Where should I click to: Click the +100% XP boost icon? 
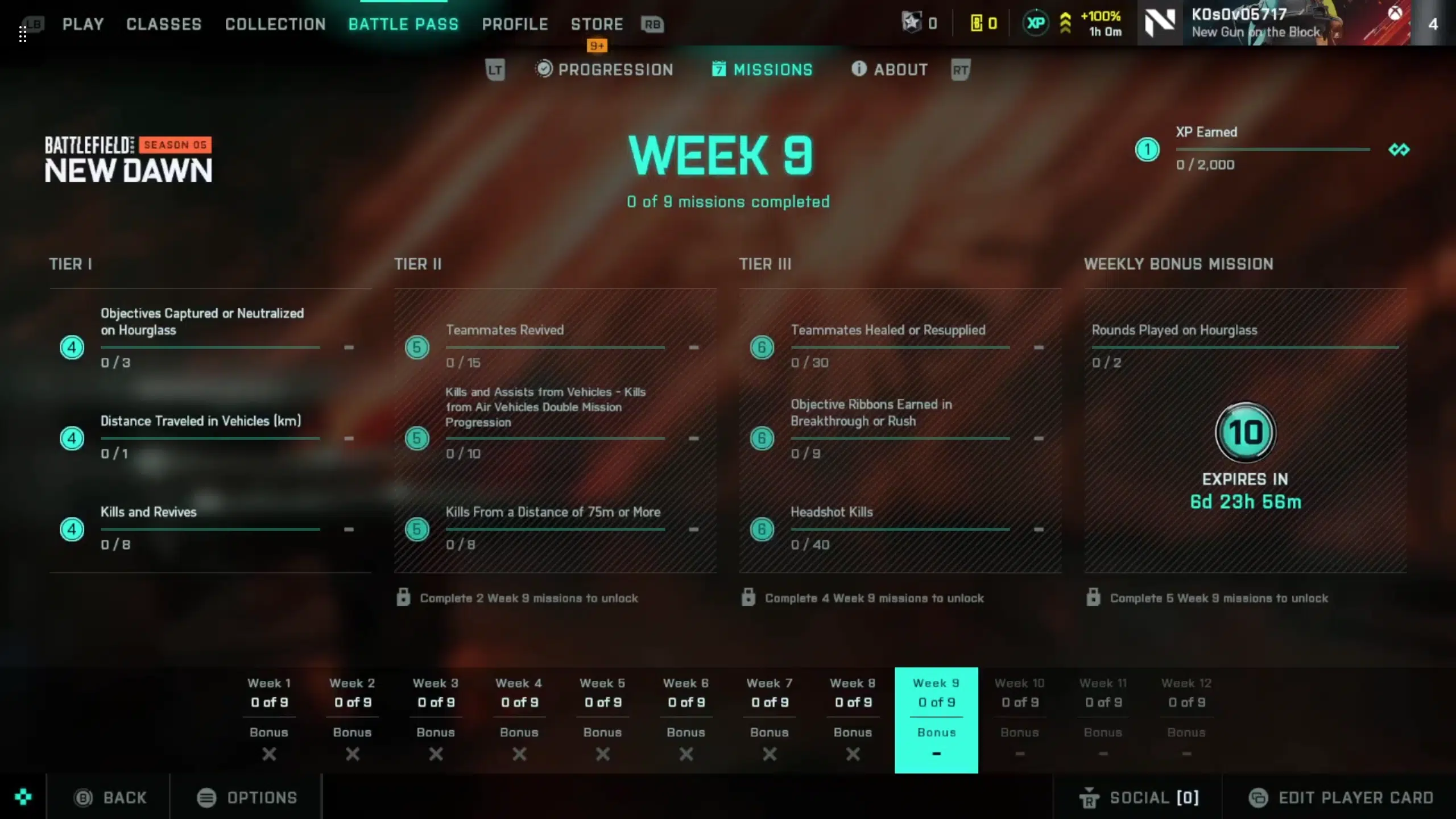(1066, 23)
